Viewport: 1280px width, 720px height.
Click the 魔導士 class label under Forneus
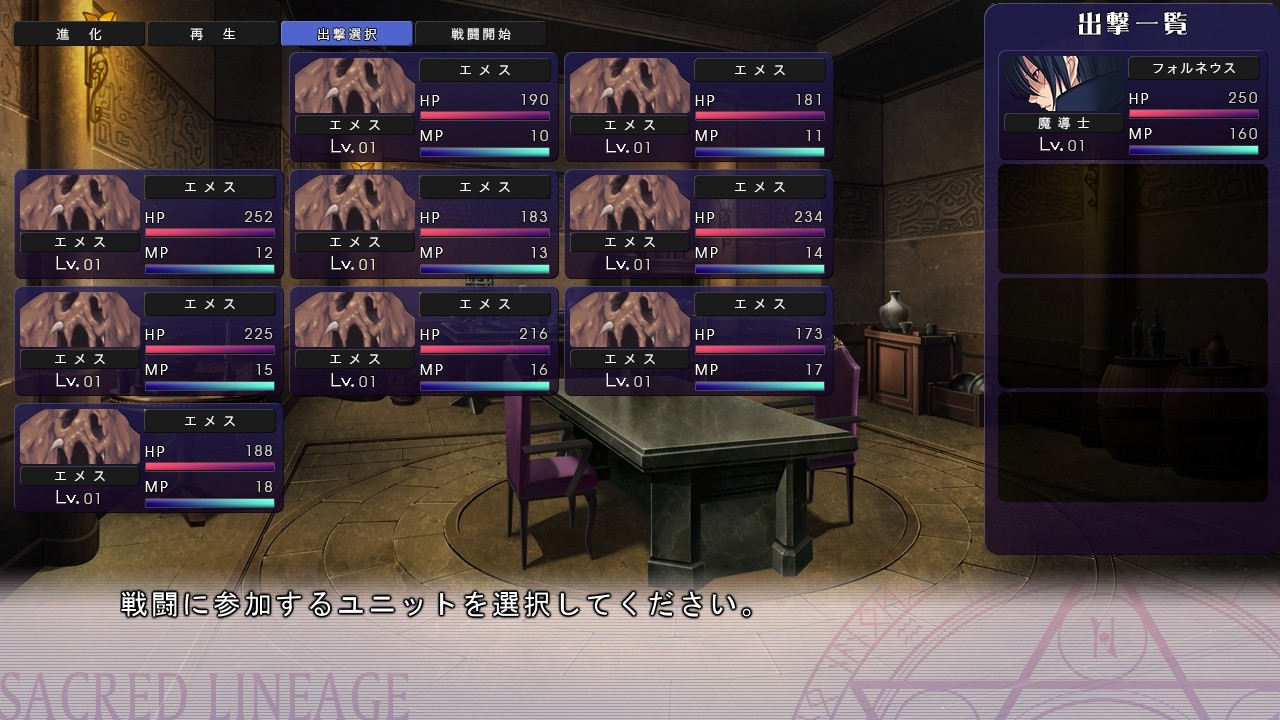[1063, 123]
